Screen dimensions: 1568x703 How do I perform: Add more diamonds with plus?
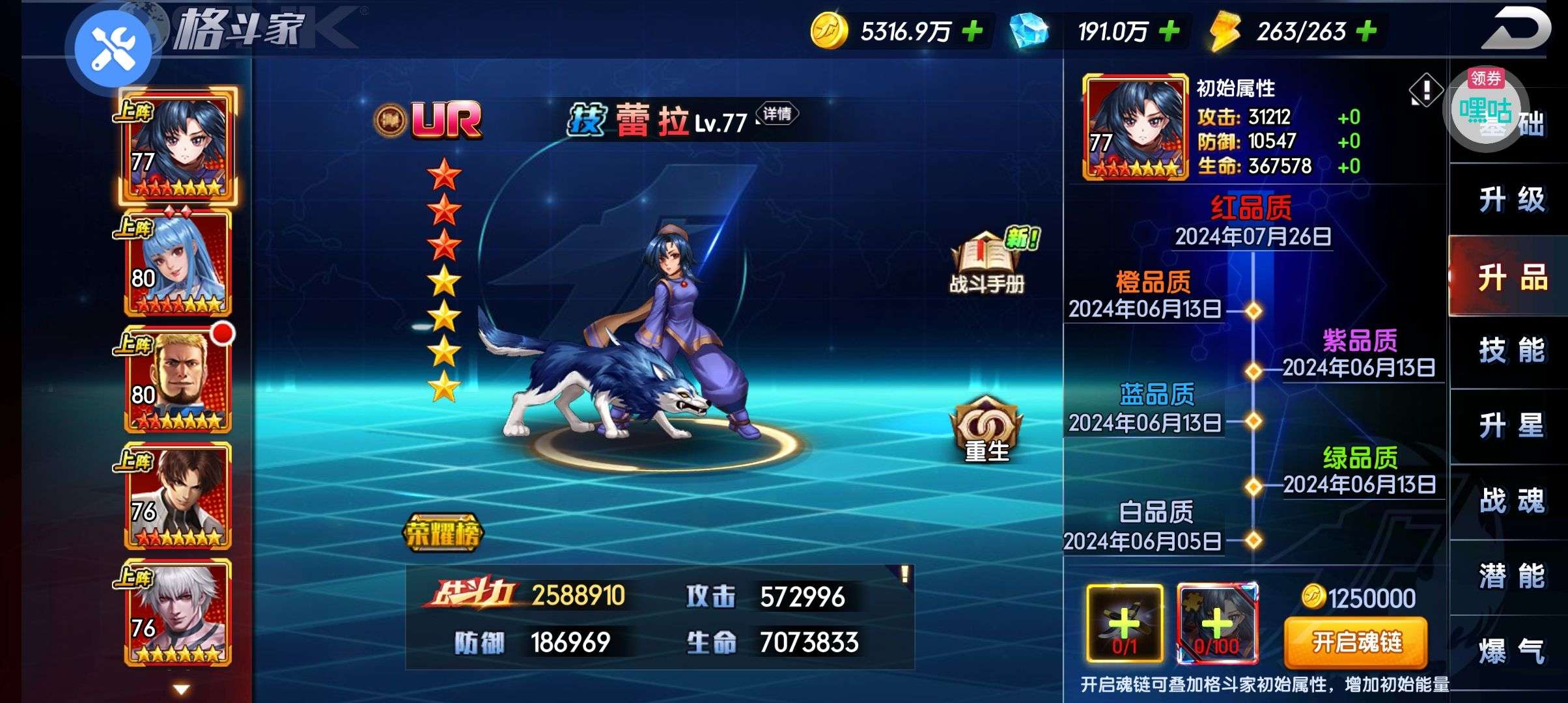click(1169, 31)
